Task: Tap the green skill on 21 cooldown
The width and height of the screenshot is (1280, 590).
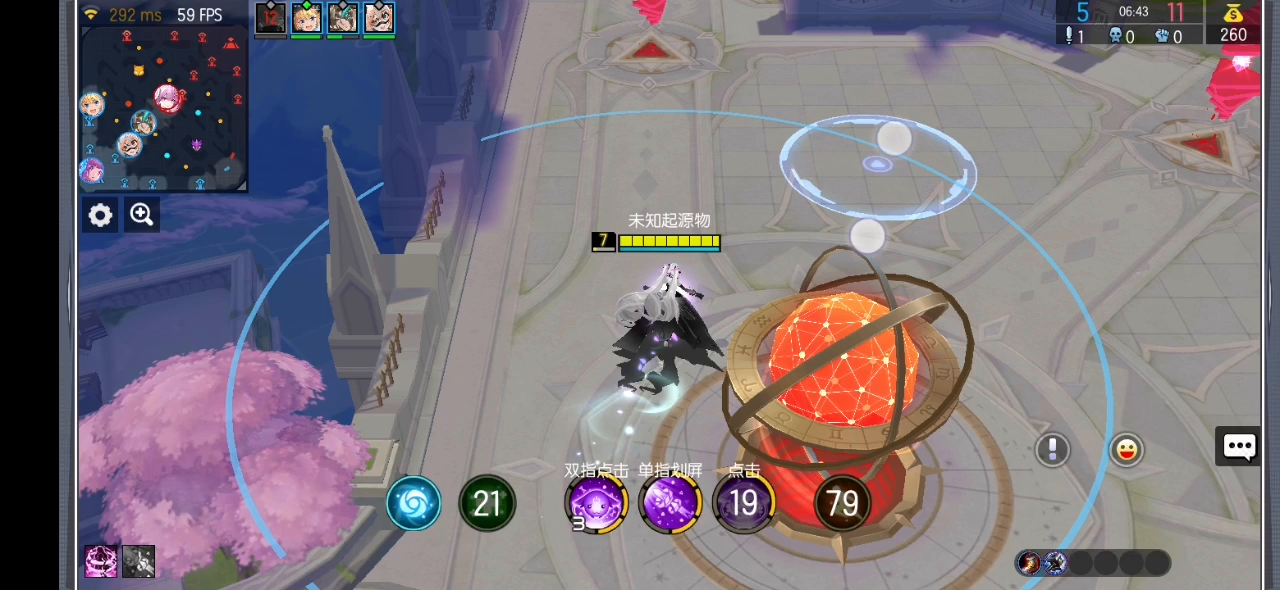Action: tap(487, 503)
